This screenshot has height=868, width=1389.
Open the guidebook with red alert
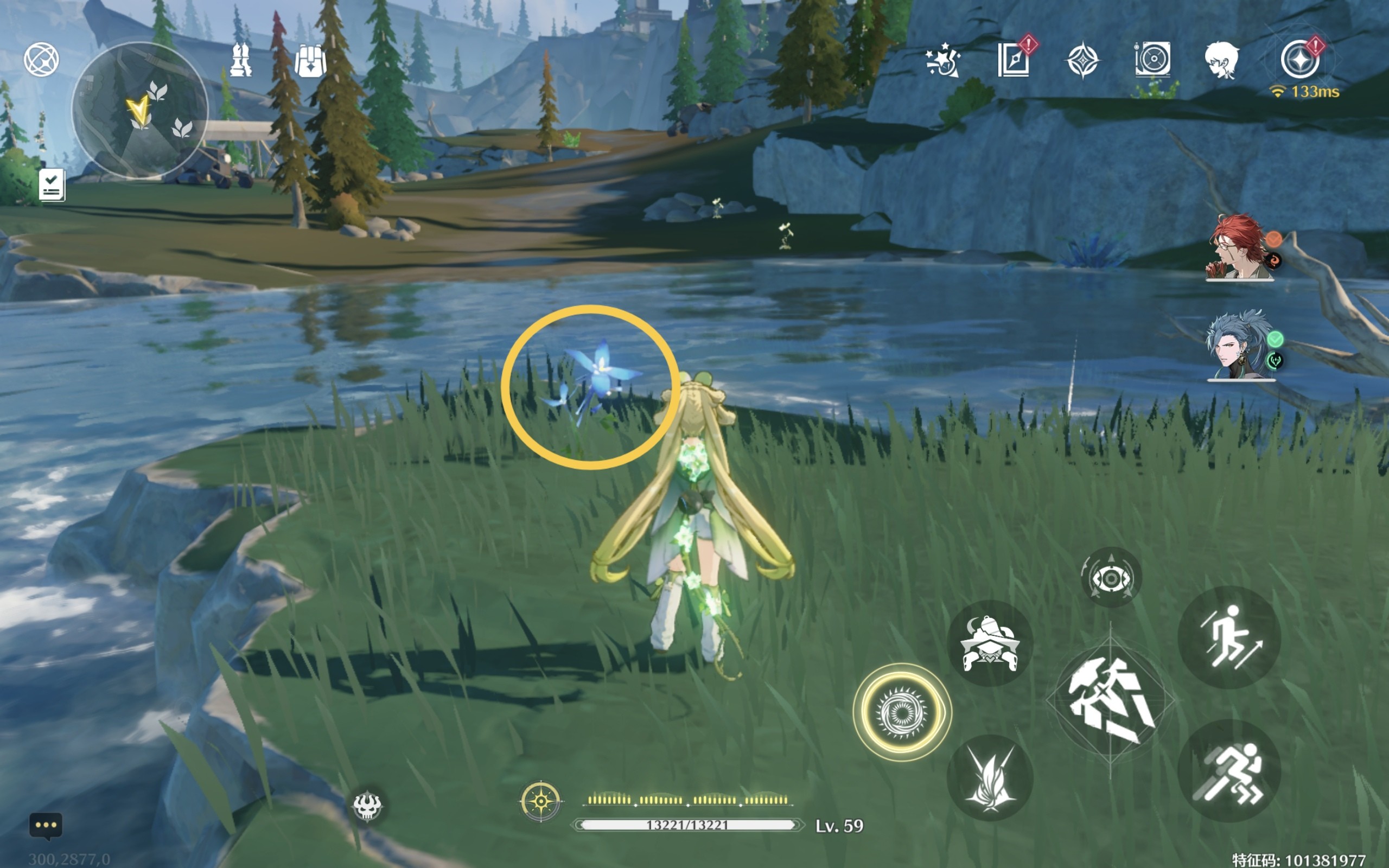click(1013, 60)
